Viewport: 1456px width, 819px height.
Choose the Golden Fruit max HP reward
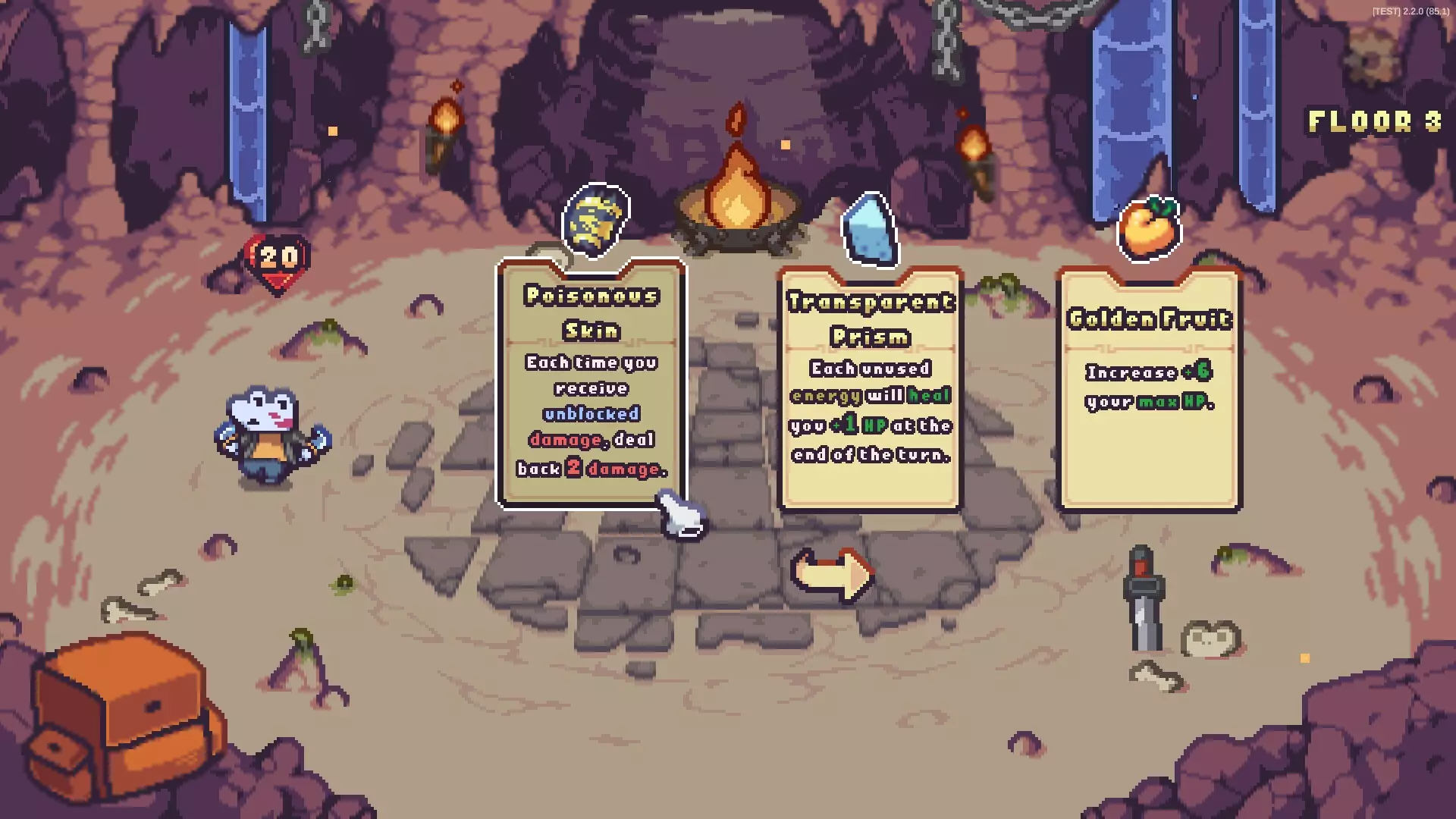pos(1148,387)
